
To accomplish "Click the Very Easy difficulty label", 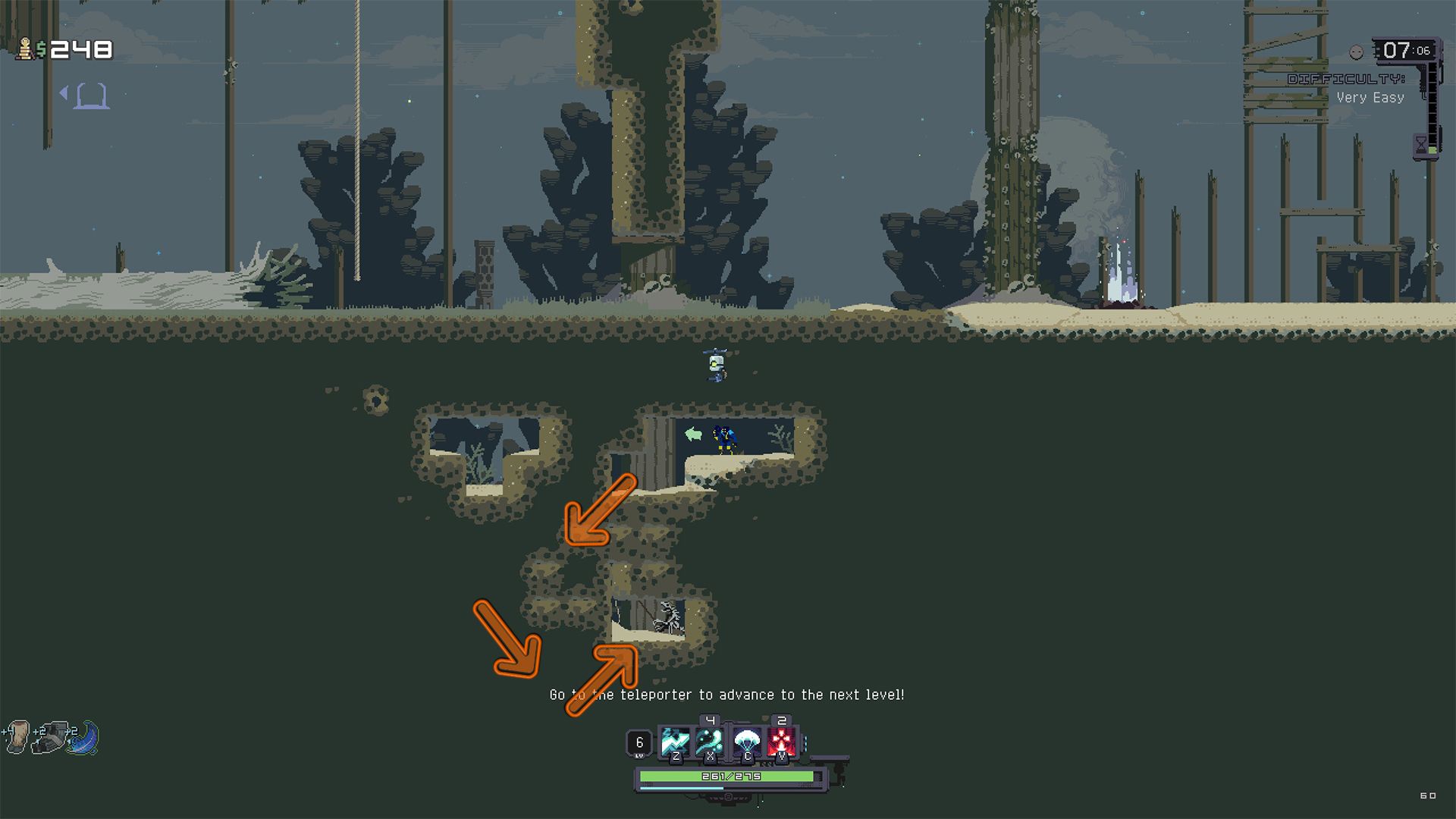I will [1370, 97].
